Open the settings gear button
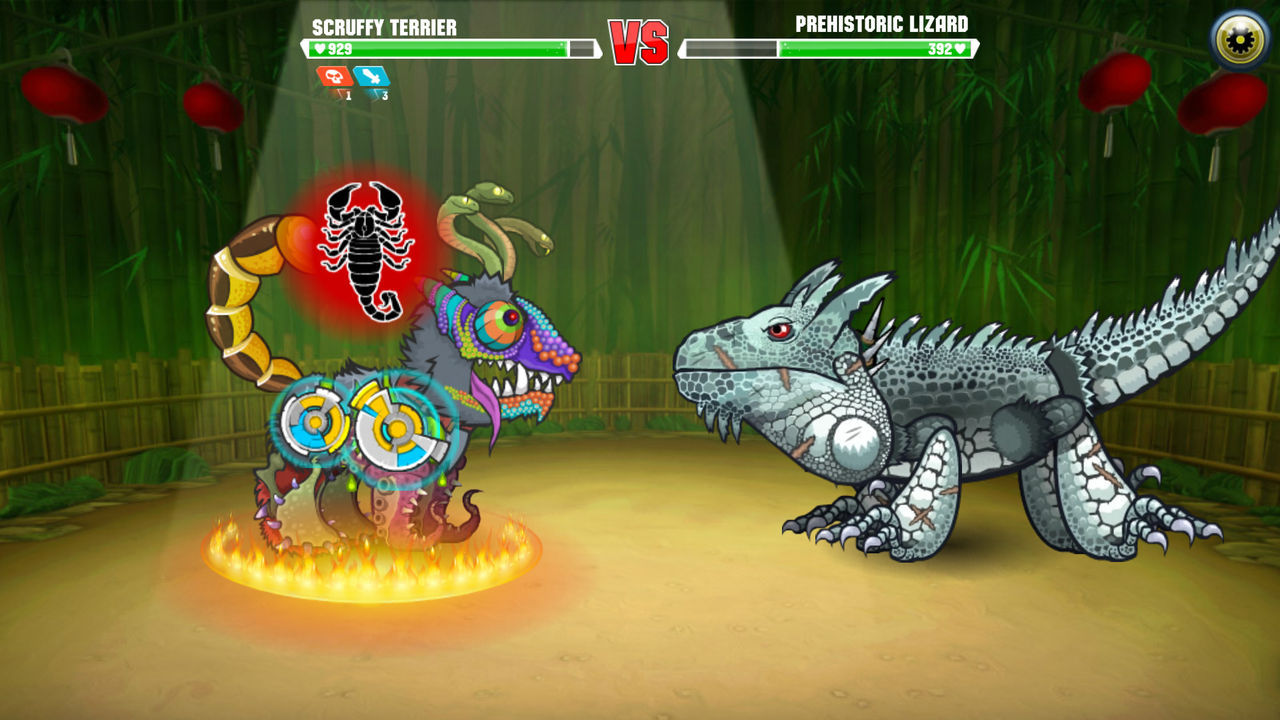The width and height of the screenshot is (1280, 720). [1236, 37]
